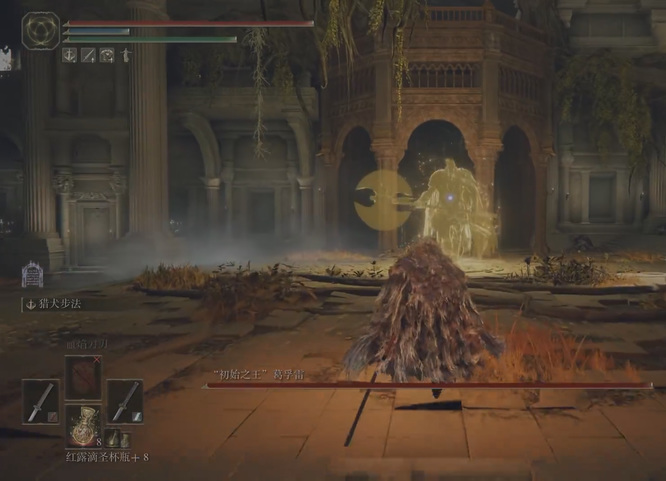Click the gate-shaped icon above the skill name
Image resolution: width=666 pixels, height=481 pixels.
click(33, 273)
